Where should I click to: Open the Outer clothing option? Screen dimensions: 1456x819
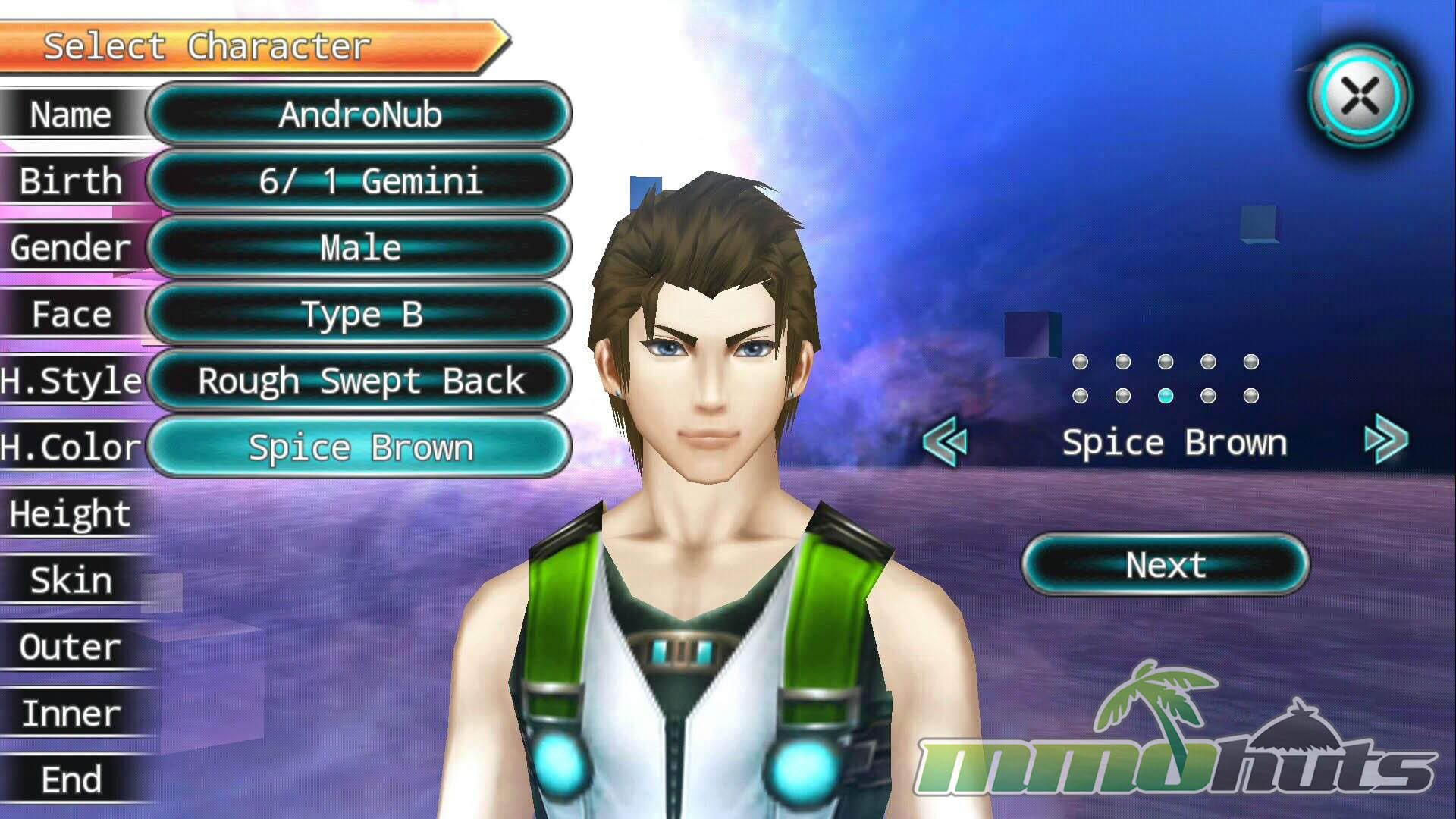[71, 647]
